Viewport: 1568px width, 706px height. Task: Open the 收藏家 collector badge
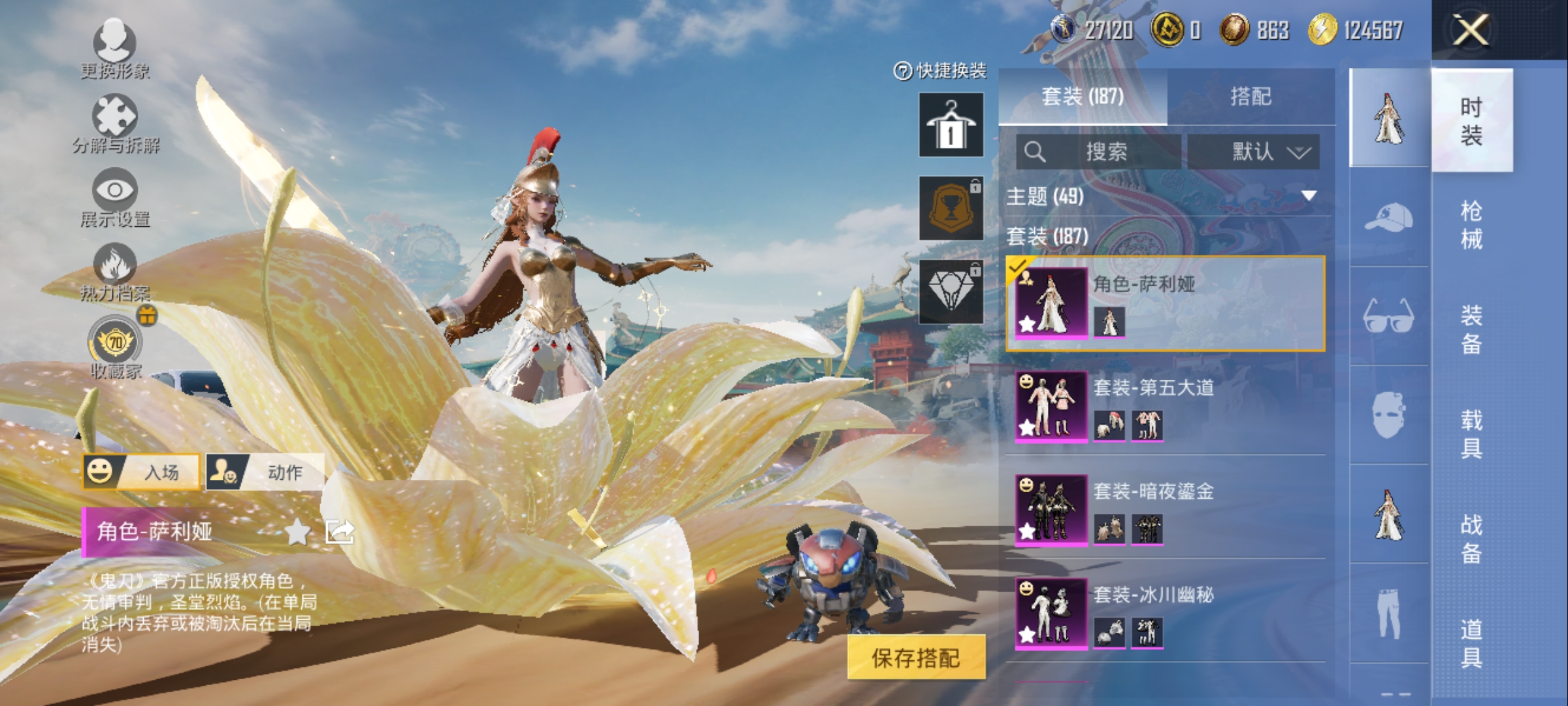pyautogui.click(x=115, y=346)
